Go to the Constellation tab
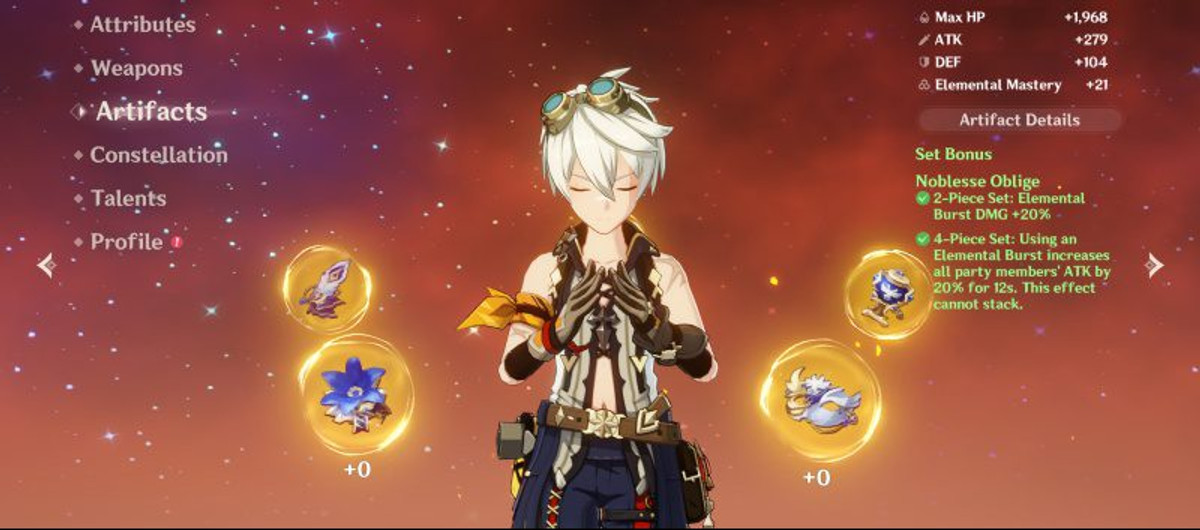This screenshot has height=530, width=1200. click(158, 155)
